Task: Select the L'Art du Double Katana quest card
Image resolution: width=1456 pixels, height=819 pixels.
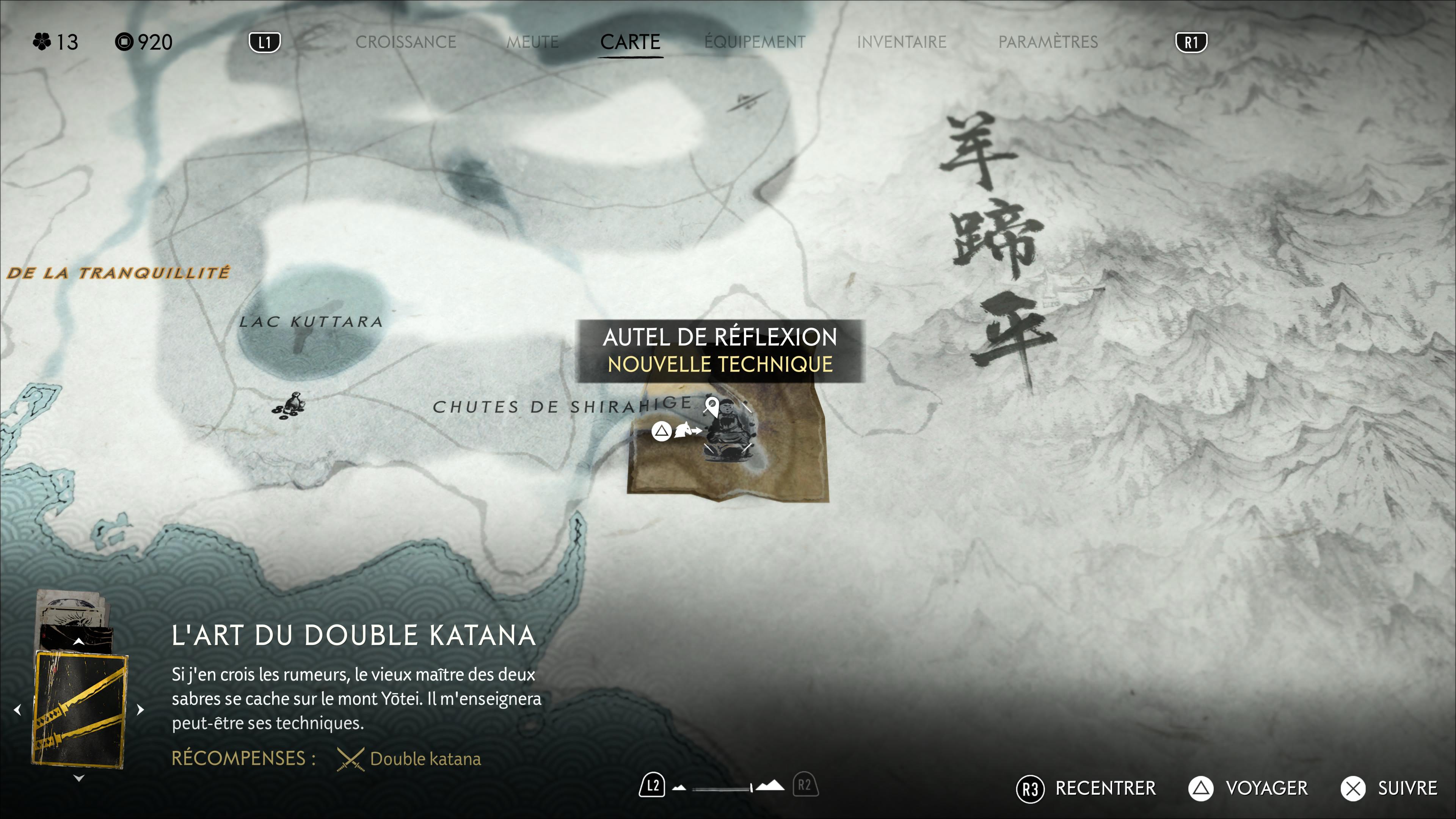Action: coord(80,710)
